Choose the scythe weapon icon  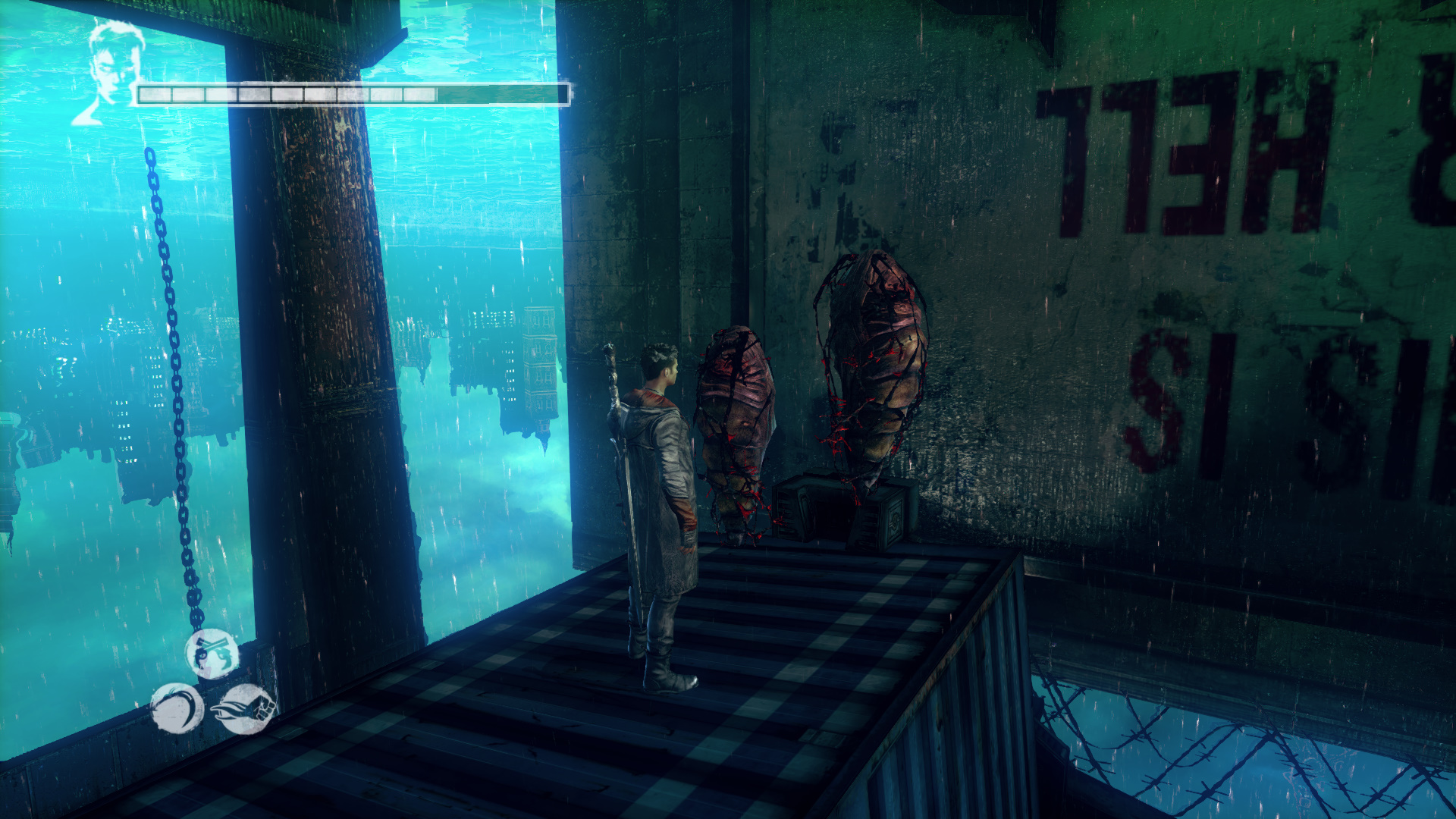(177, 708)
